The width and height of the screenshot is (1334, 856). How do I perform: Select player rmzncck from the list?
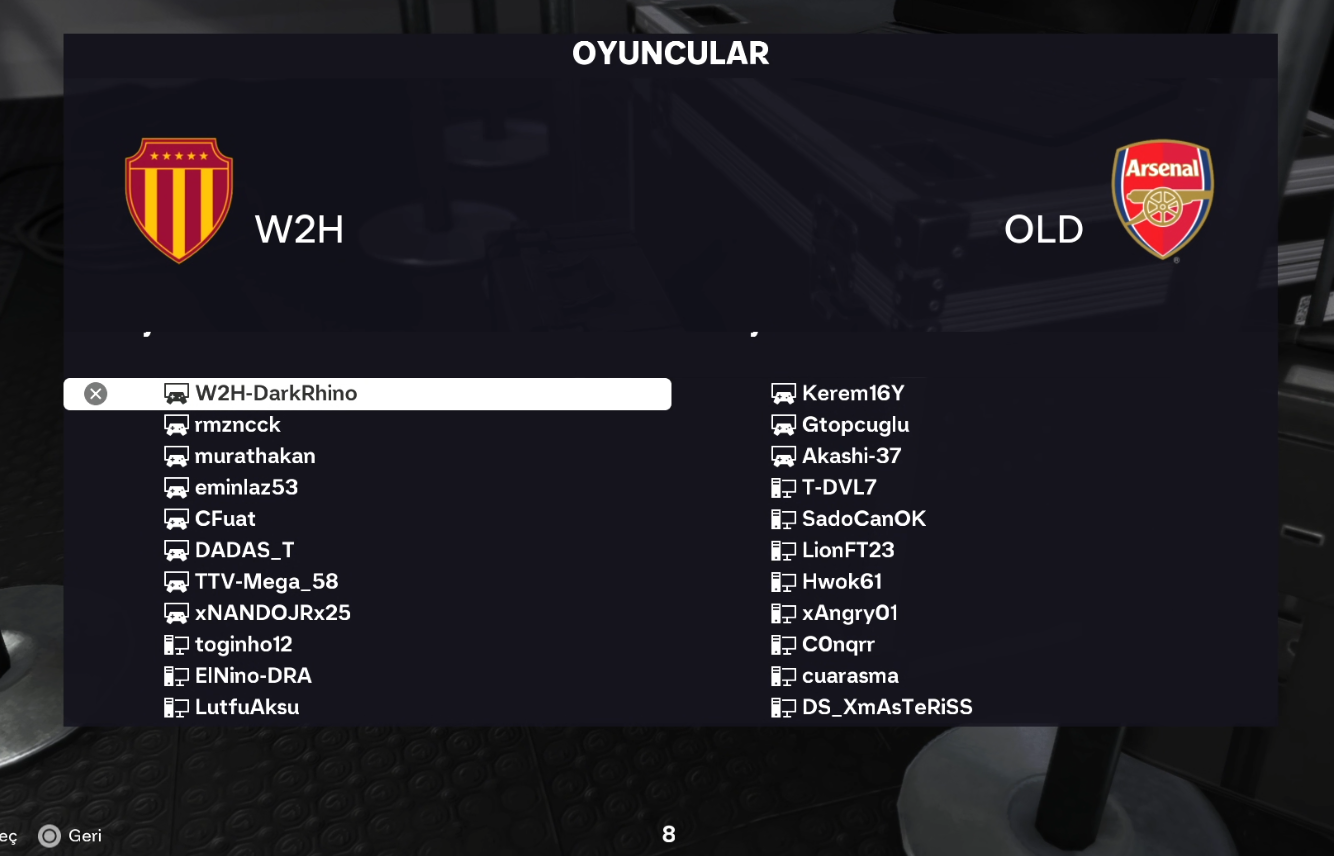click(238, 425)
